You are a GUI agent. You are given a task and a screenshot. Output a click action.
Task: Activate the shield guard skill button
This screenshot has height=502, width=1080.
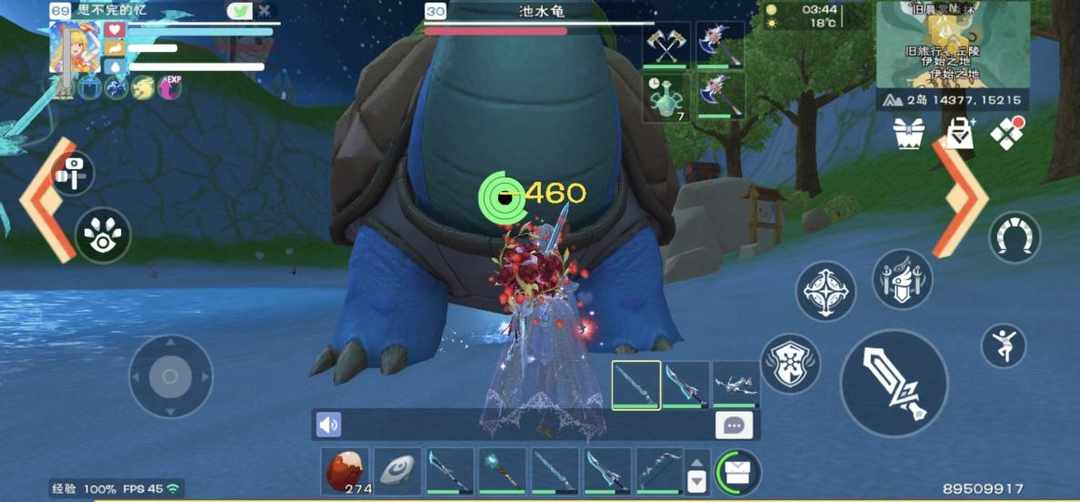[790, 362]
